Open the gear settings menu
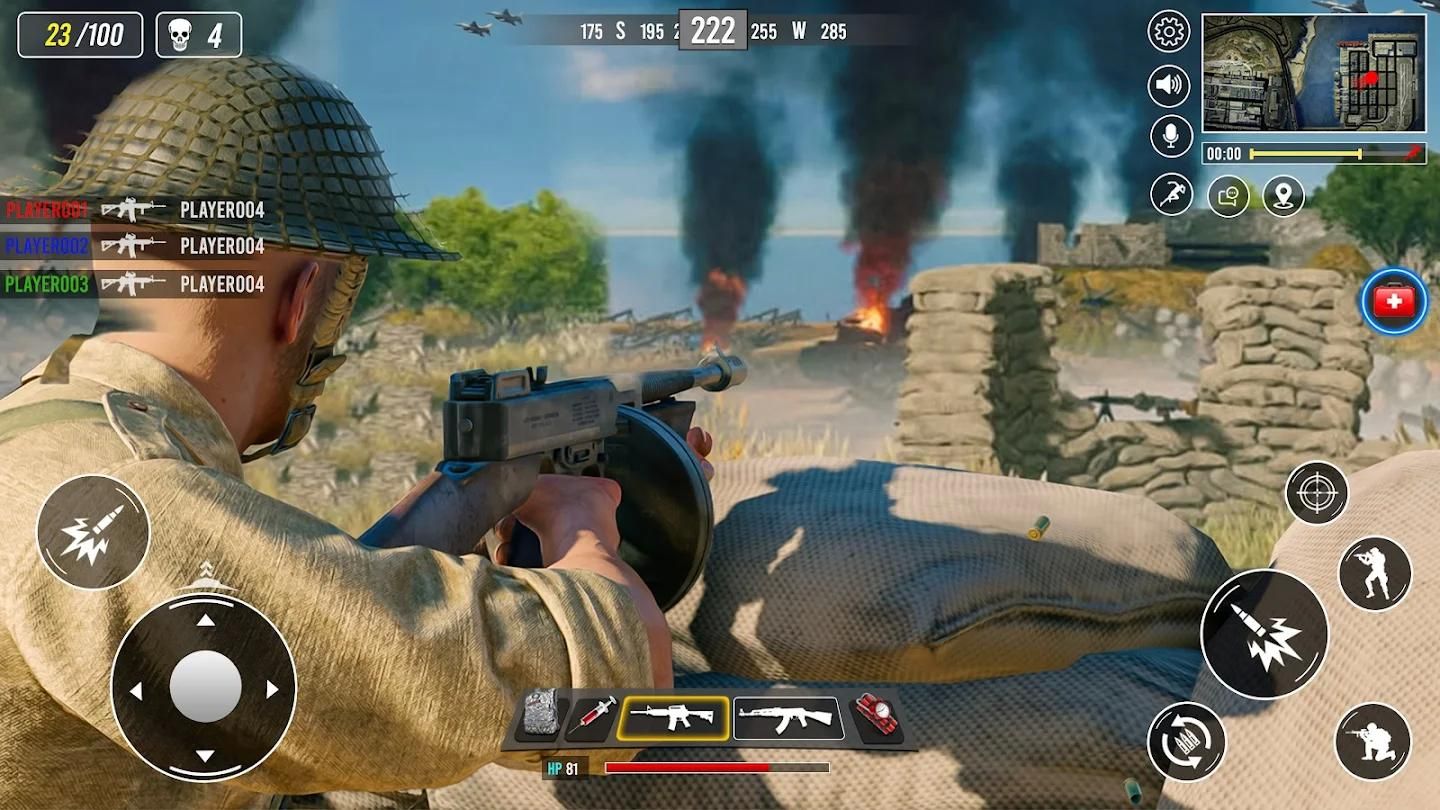 tap(1168, 32)
